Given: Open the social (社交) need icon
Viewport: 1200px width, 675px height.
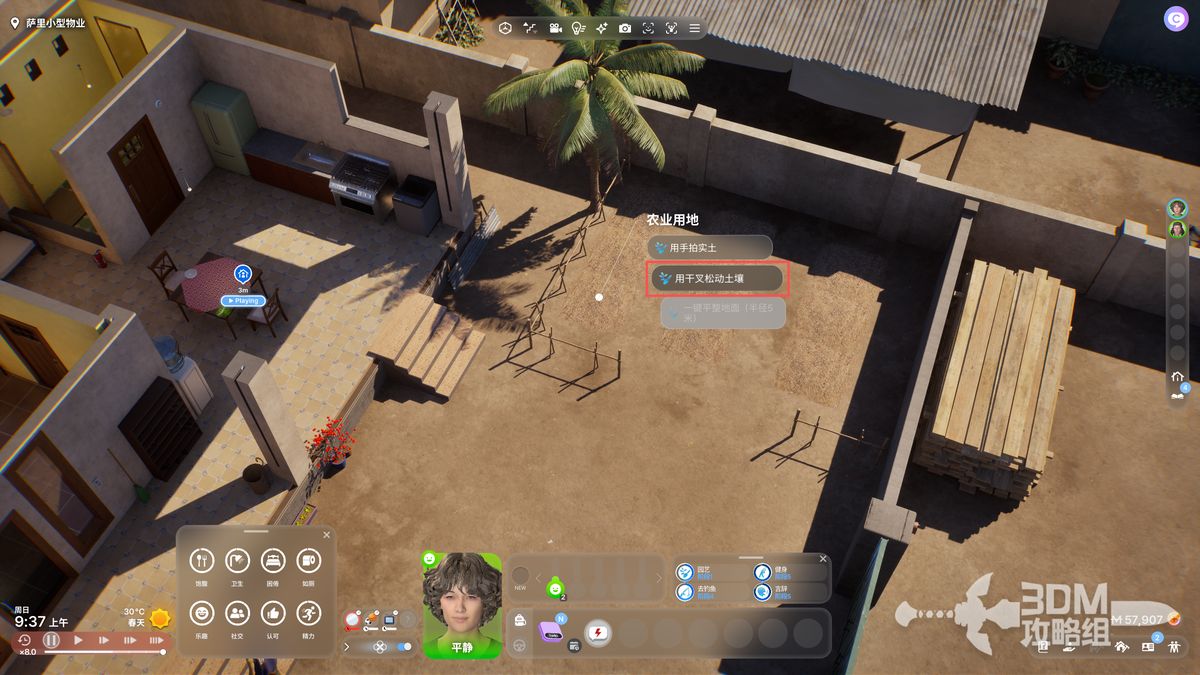Looking at the screenshot, I should [237, 612].
